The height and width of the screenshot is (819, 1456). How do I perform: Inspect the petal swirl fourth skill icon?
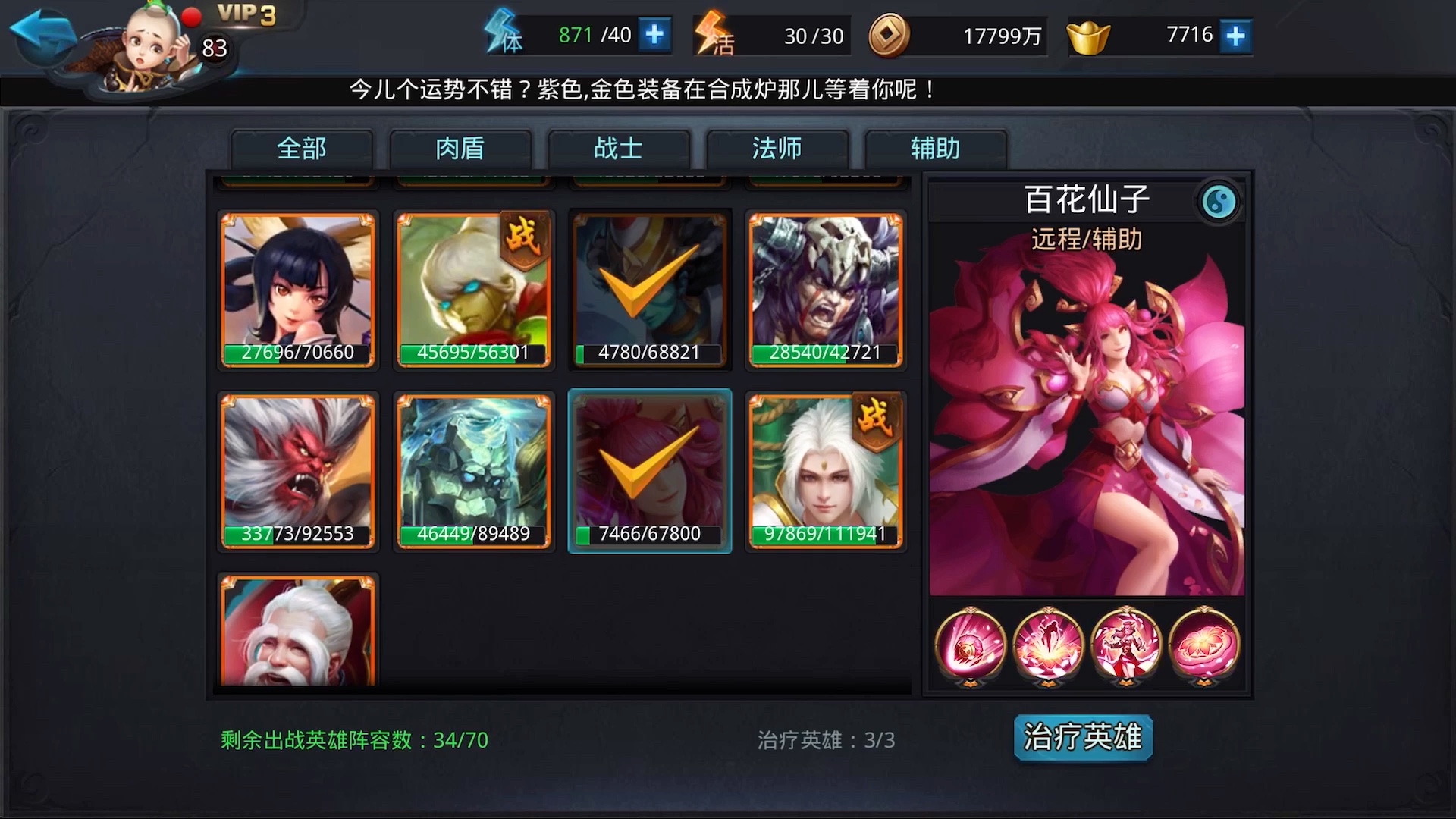1206,644
